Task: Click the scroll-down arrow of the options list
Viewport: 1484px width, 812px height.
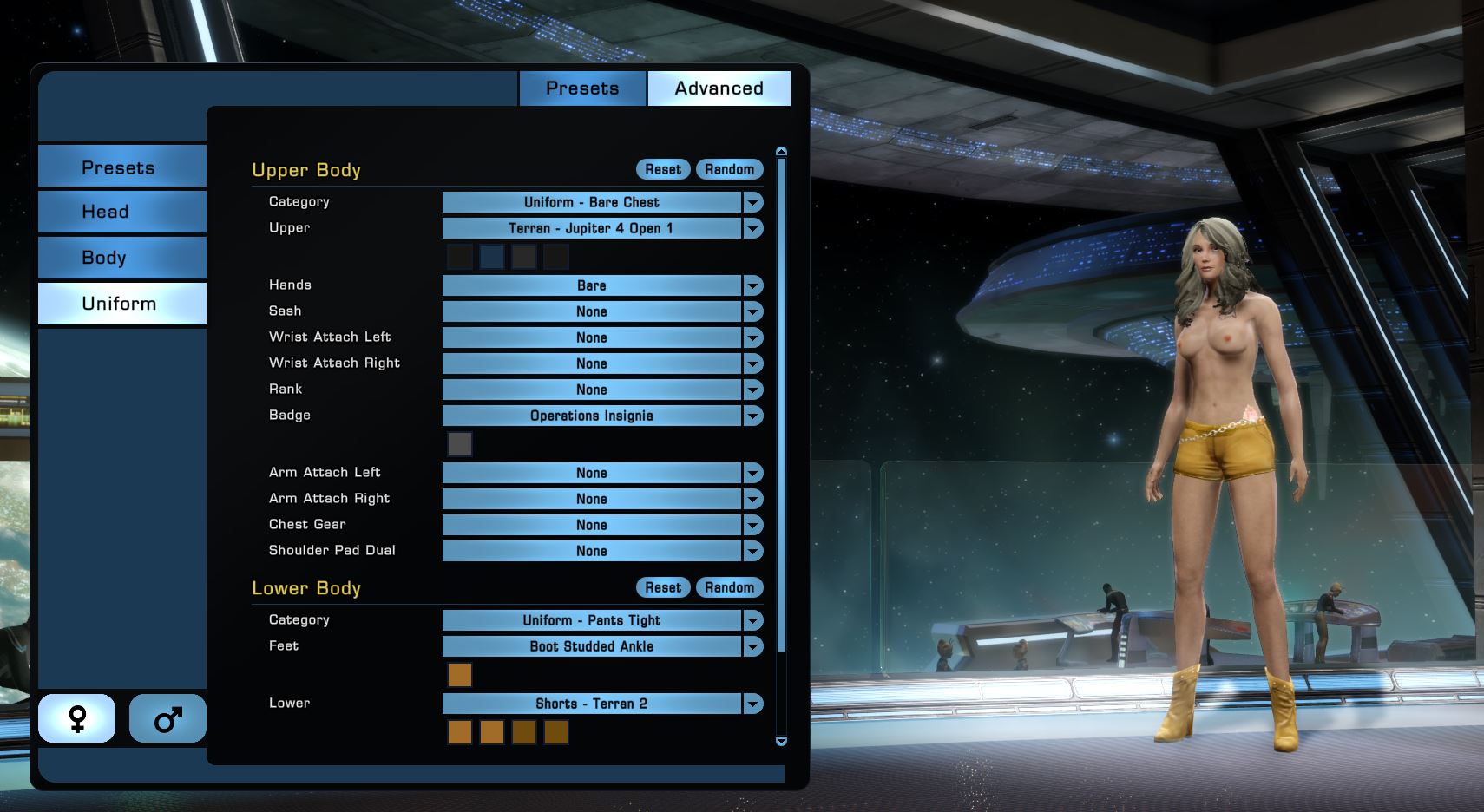Action: (x=781, y=742)
